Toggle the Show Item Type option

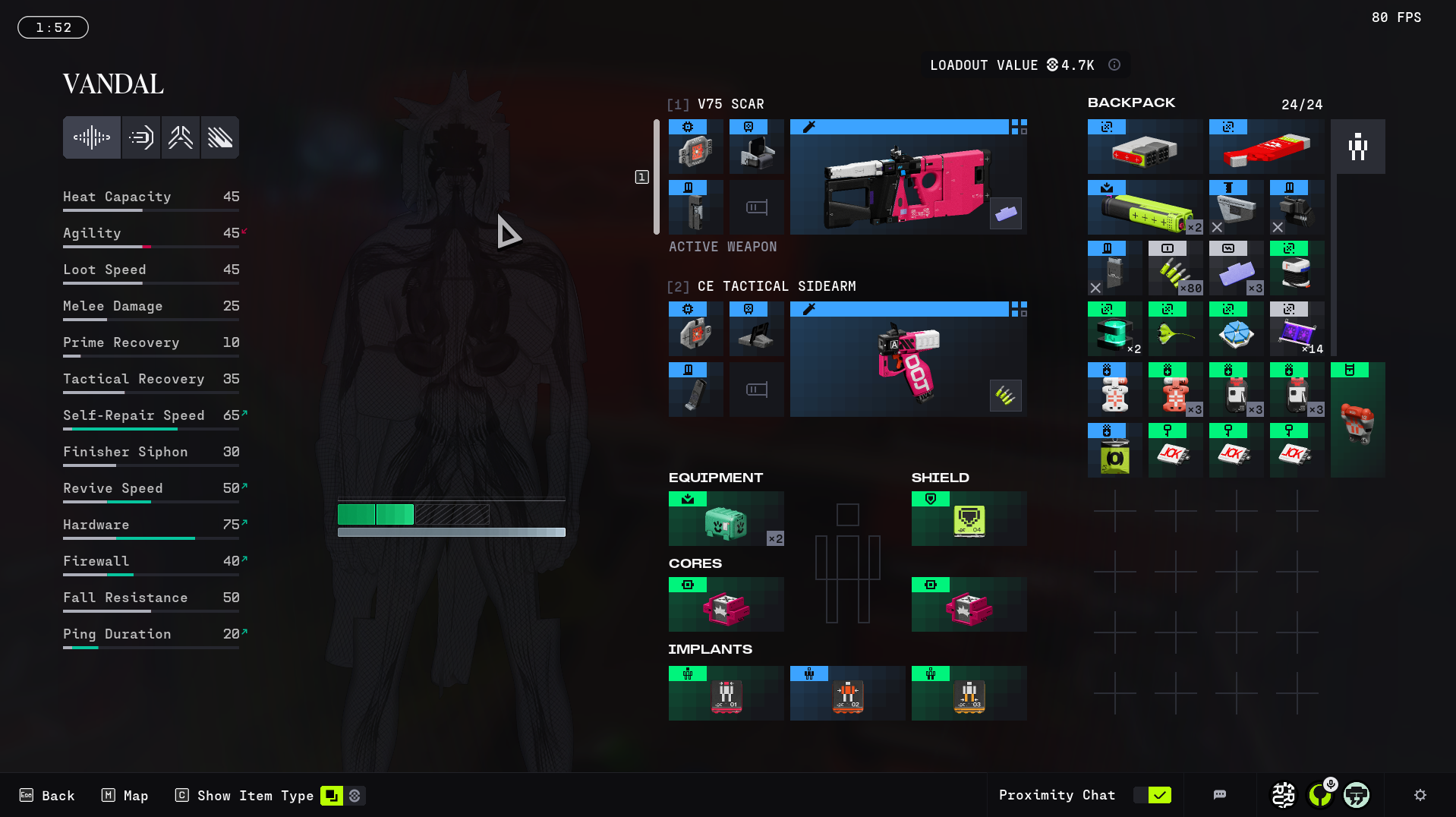(332, 796)
